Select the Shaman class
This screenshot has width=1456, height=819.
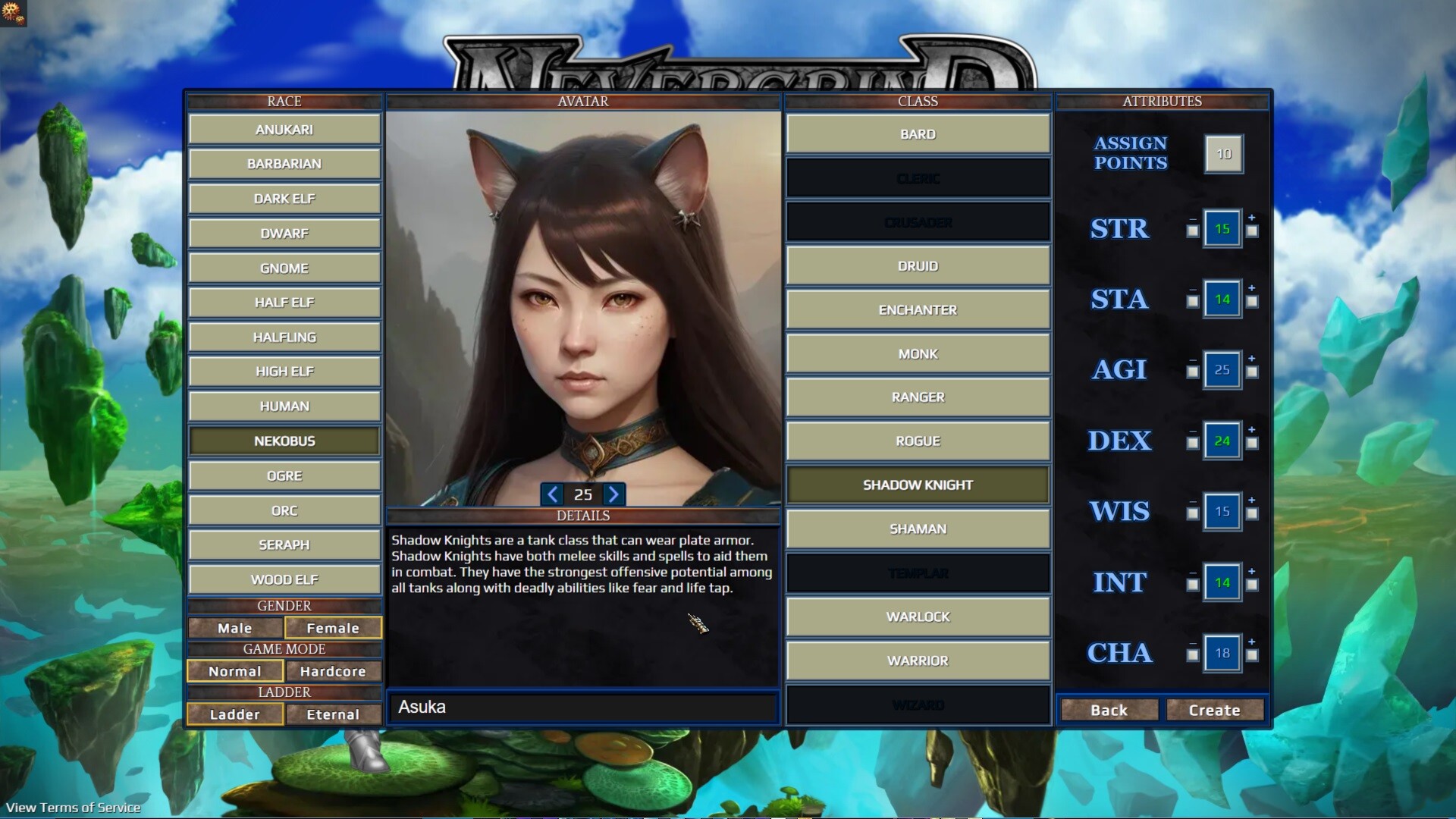tap(918, 529)
